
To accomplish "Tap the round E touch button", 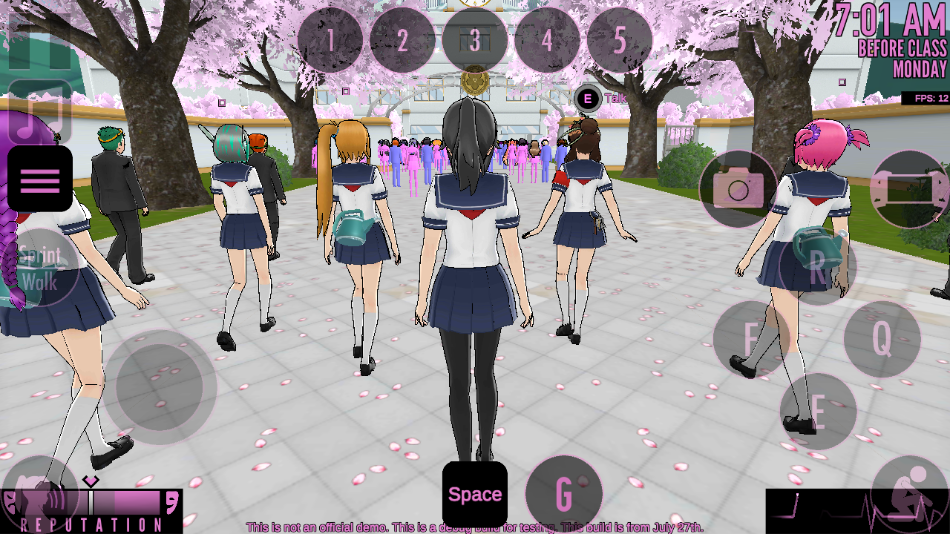I will (x=817, y=411).
